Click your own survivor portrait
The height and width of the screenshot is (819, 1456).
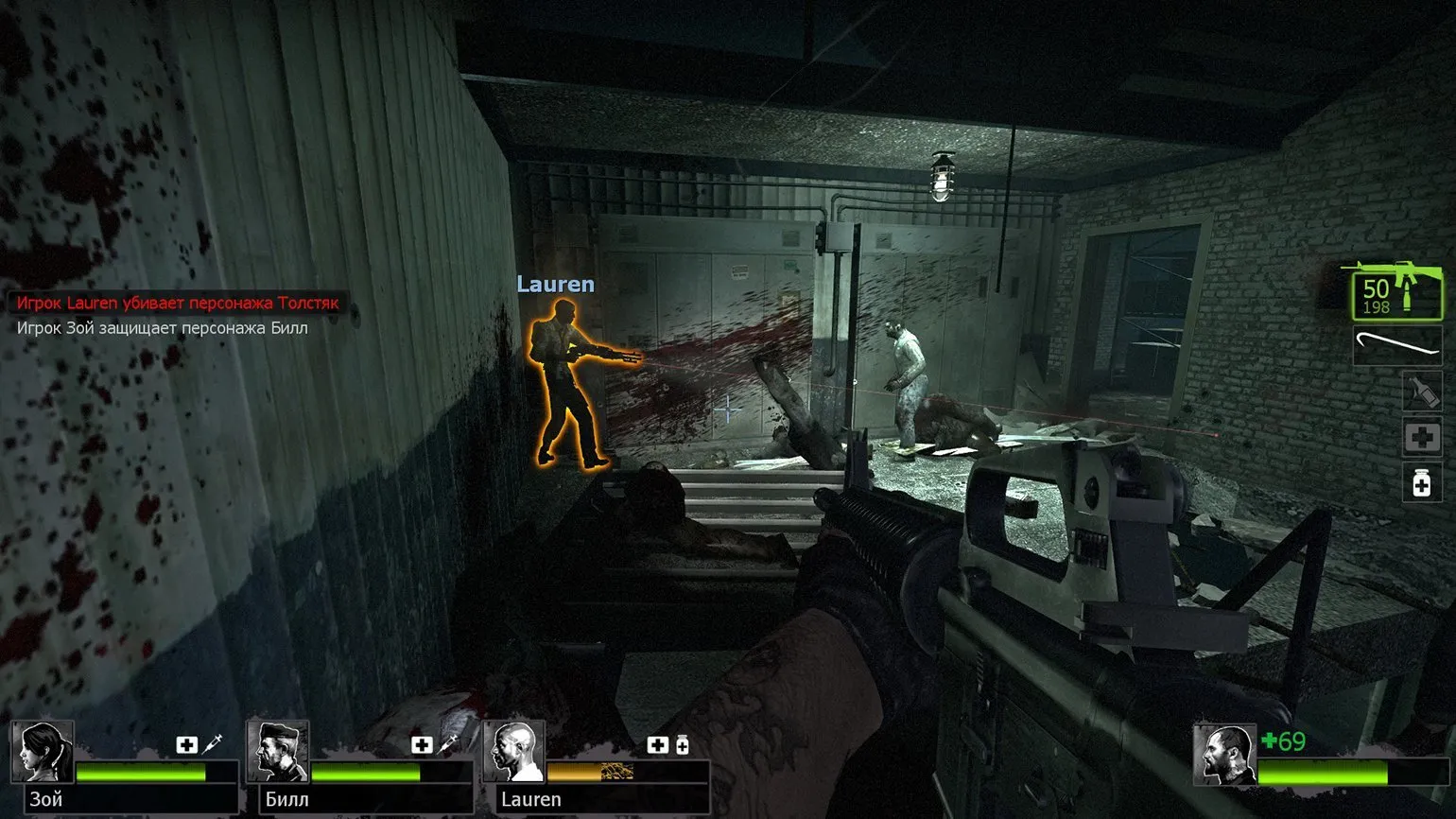coord(1223,755)
